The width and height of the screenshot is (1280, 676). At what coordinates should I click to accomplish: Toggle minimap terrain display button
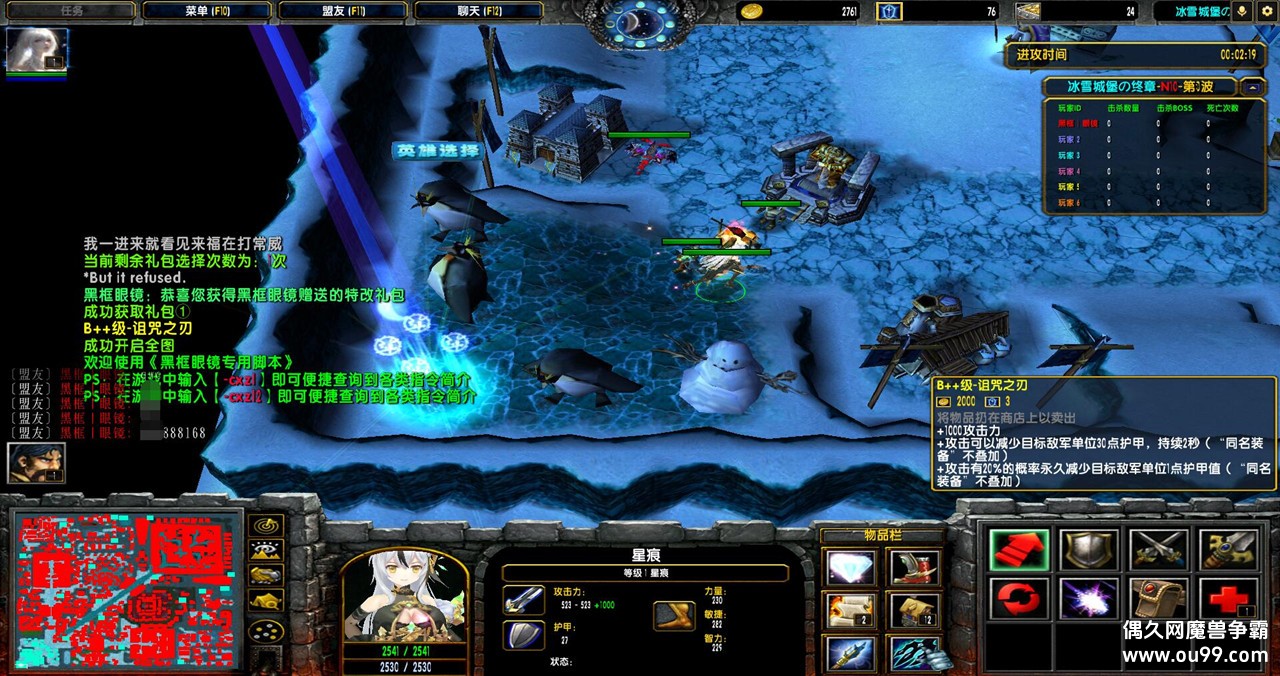click(x=266, y=550)
